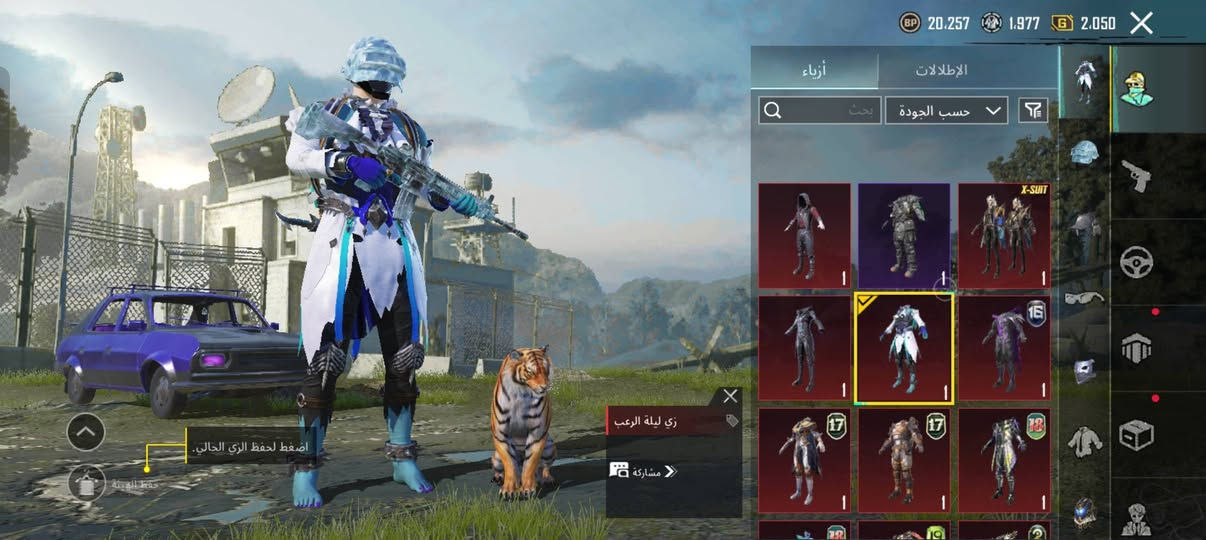
Task: Open the outfit filter button
Action: coord(1032,110)
